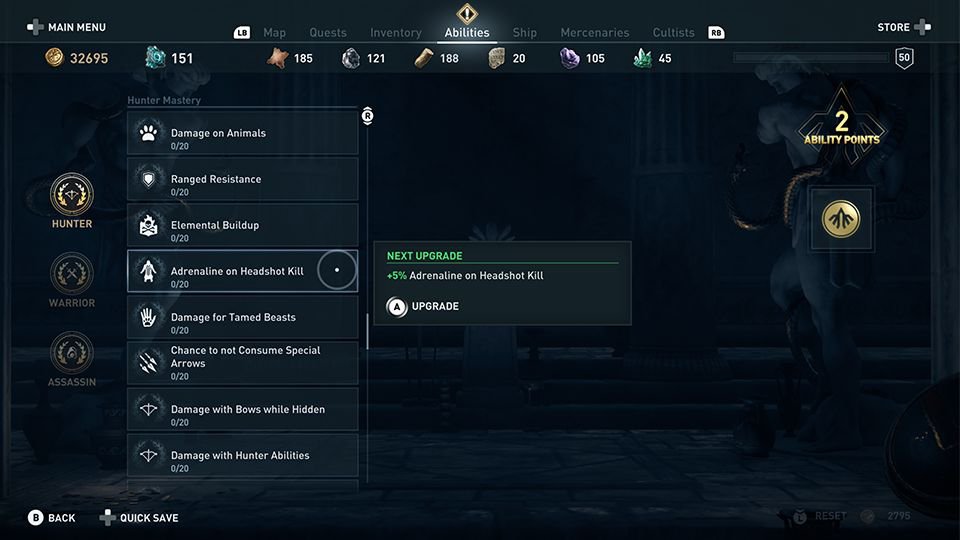This screenshot has height=540, width=960.
Task: Show the Mercenaries tab
Action: click(594, 33)
